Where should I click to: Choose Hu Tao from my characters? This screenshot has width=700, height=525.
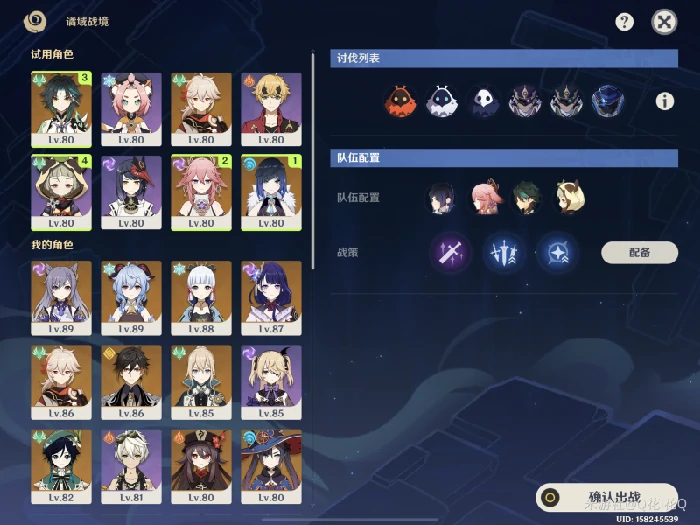[x=201, y=464]
